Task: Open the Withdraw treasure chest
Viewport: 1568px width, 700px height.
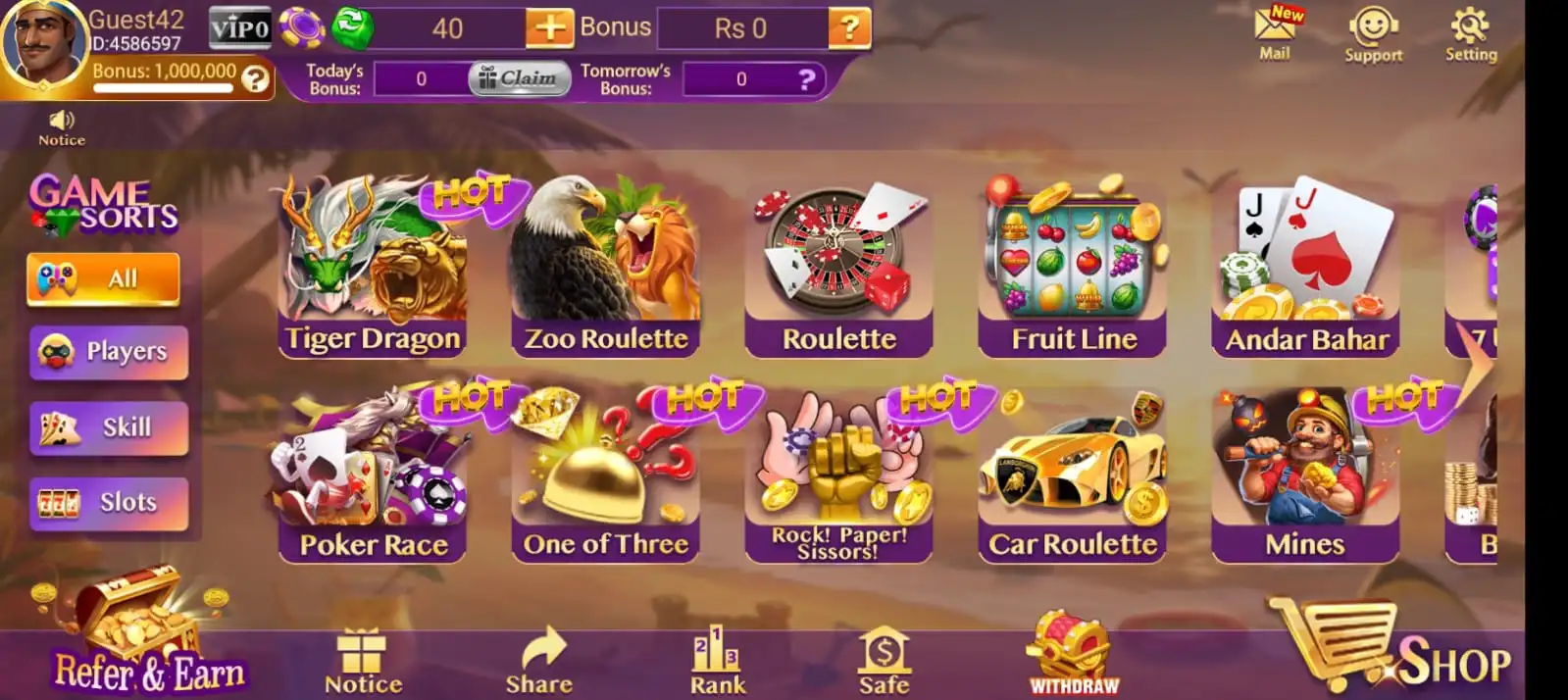Action: click(1073, 655)
